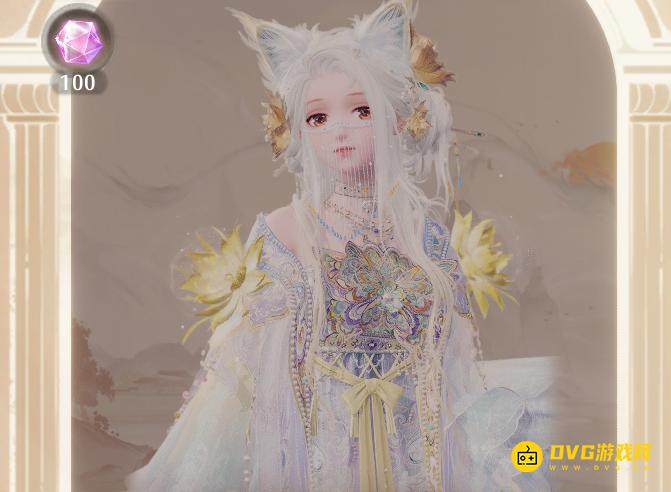This screenshot has width=671, height=492.
Task: Click the pink diamond gem icon
Action: coord(76,41)
